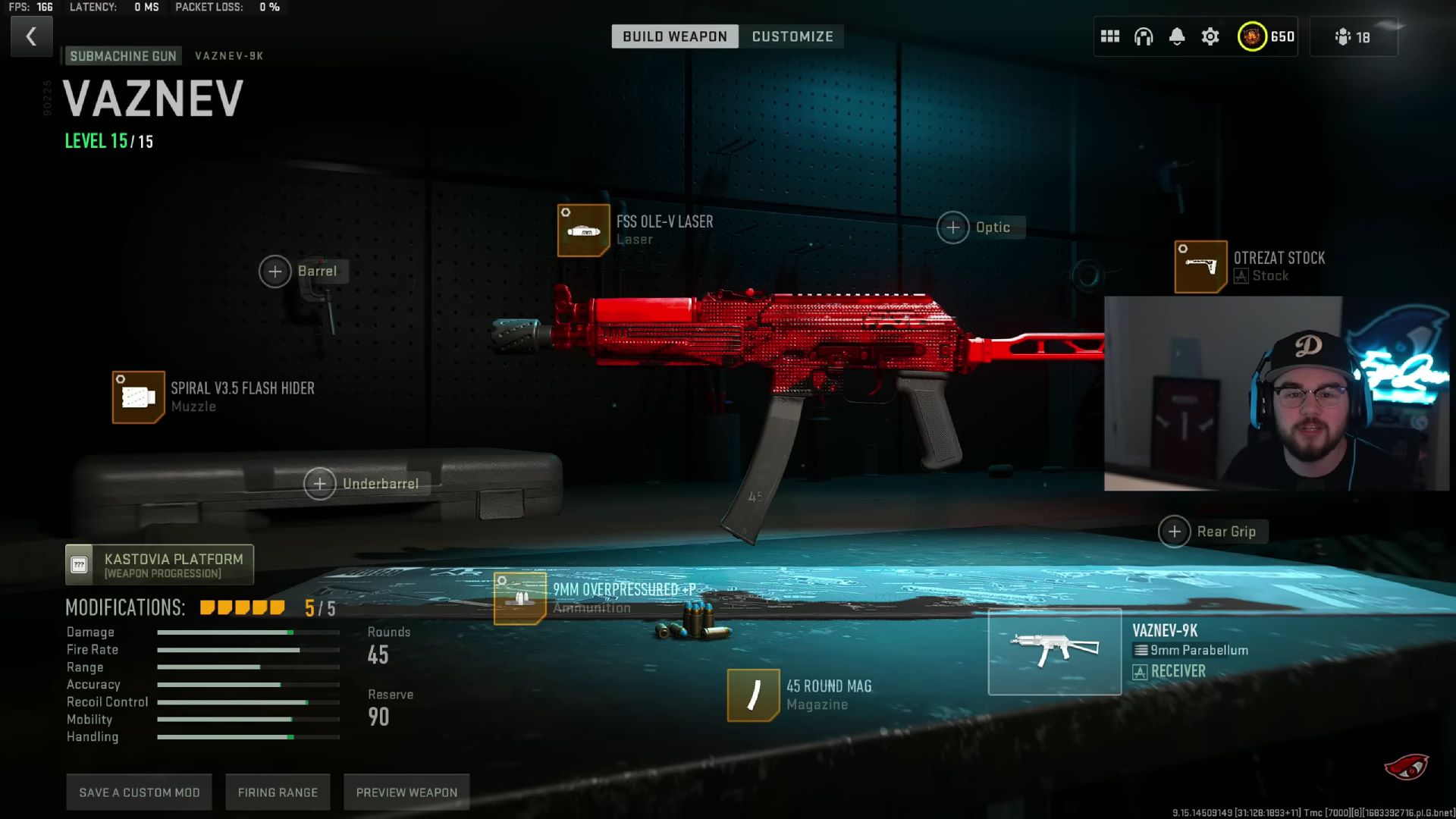
Task: Open the social friends icon showing 18
Action: [1354, 36]
